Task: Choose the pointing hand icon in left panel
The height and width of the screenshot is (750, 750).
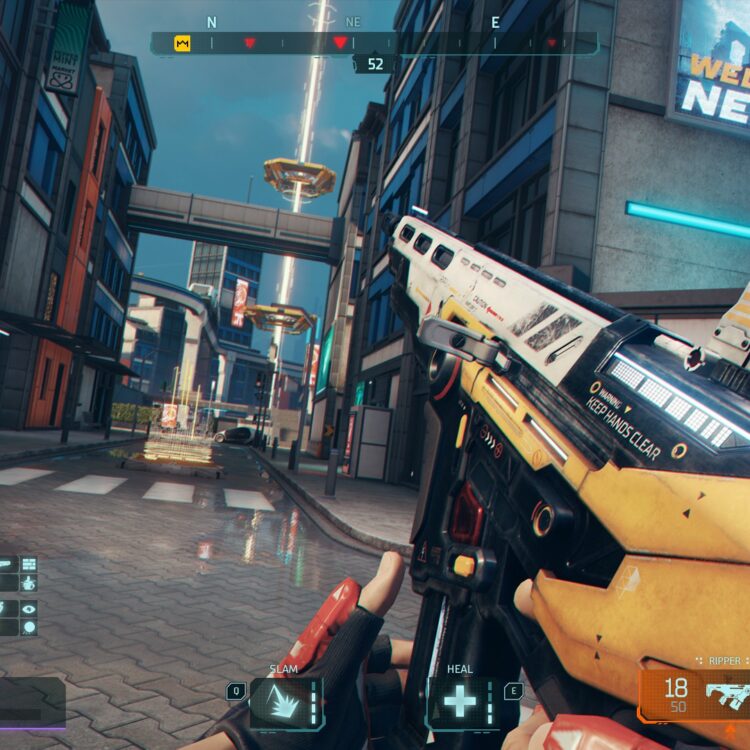Action: tap(28, 585)
